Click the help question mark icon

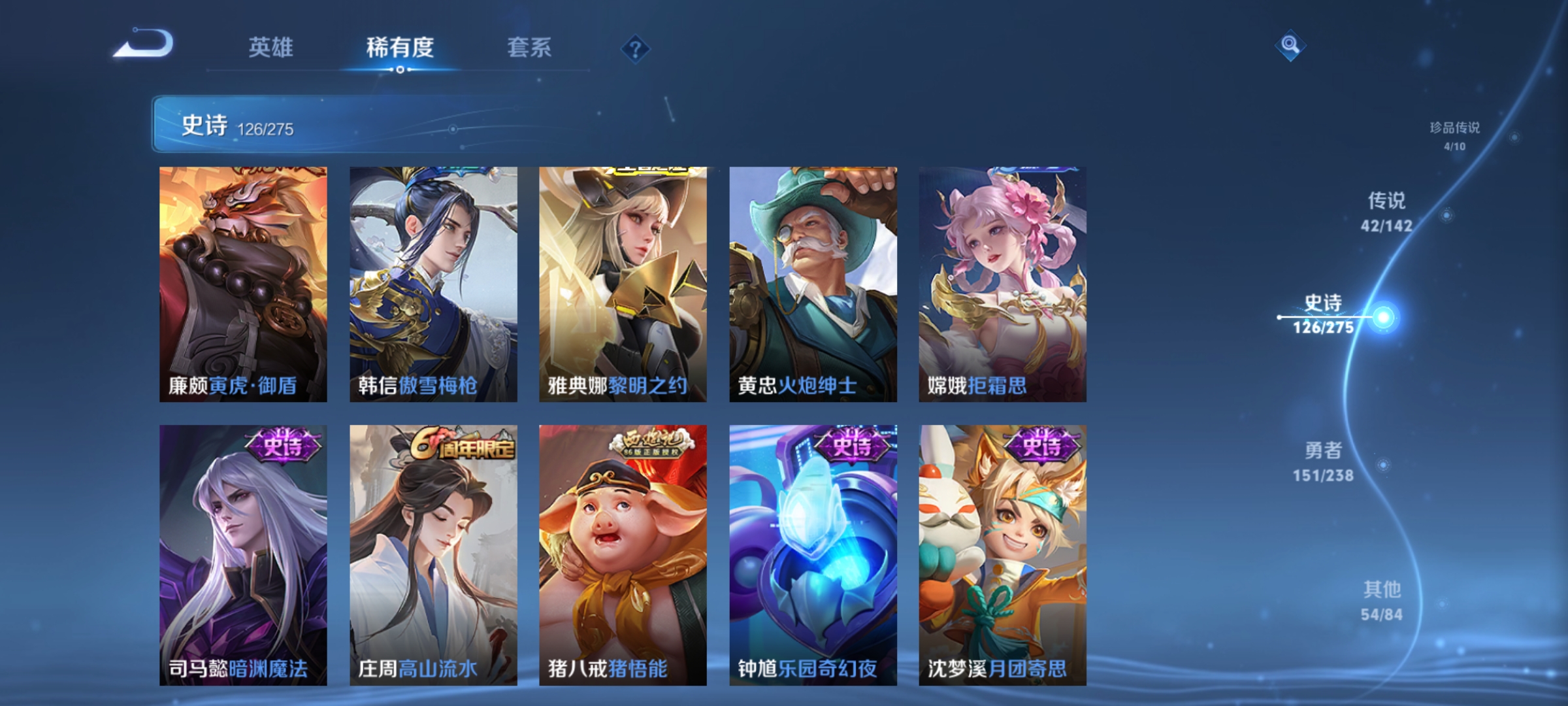pyautogui.click(x=636, y=50)
